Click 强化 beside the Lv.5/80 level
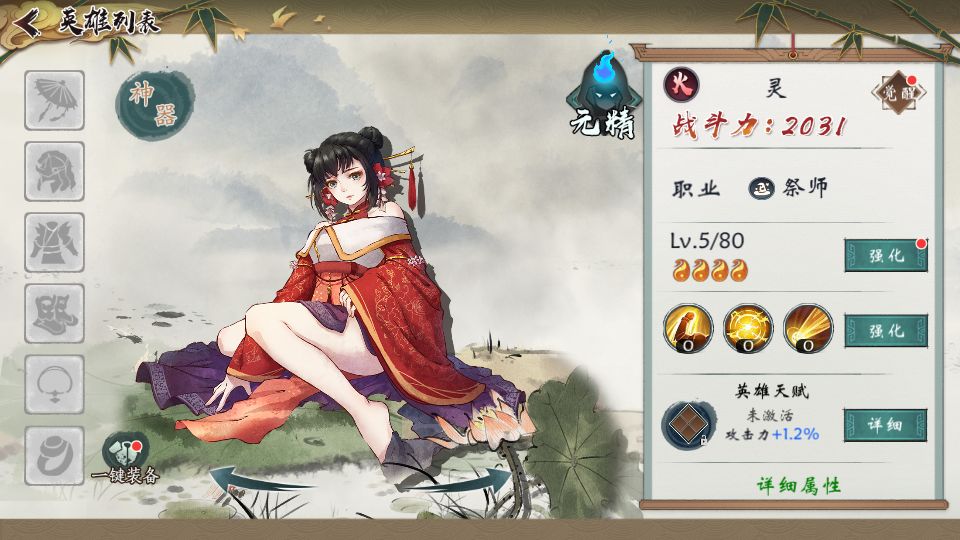Viewport: 960px width, 540px height. pos(885,255)
